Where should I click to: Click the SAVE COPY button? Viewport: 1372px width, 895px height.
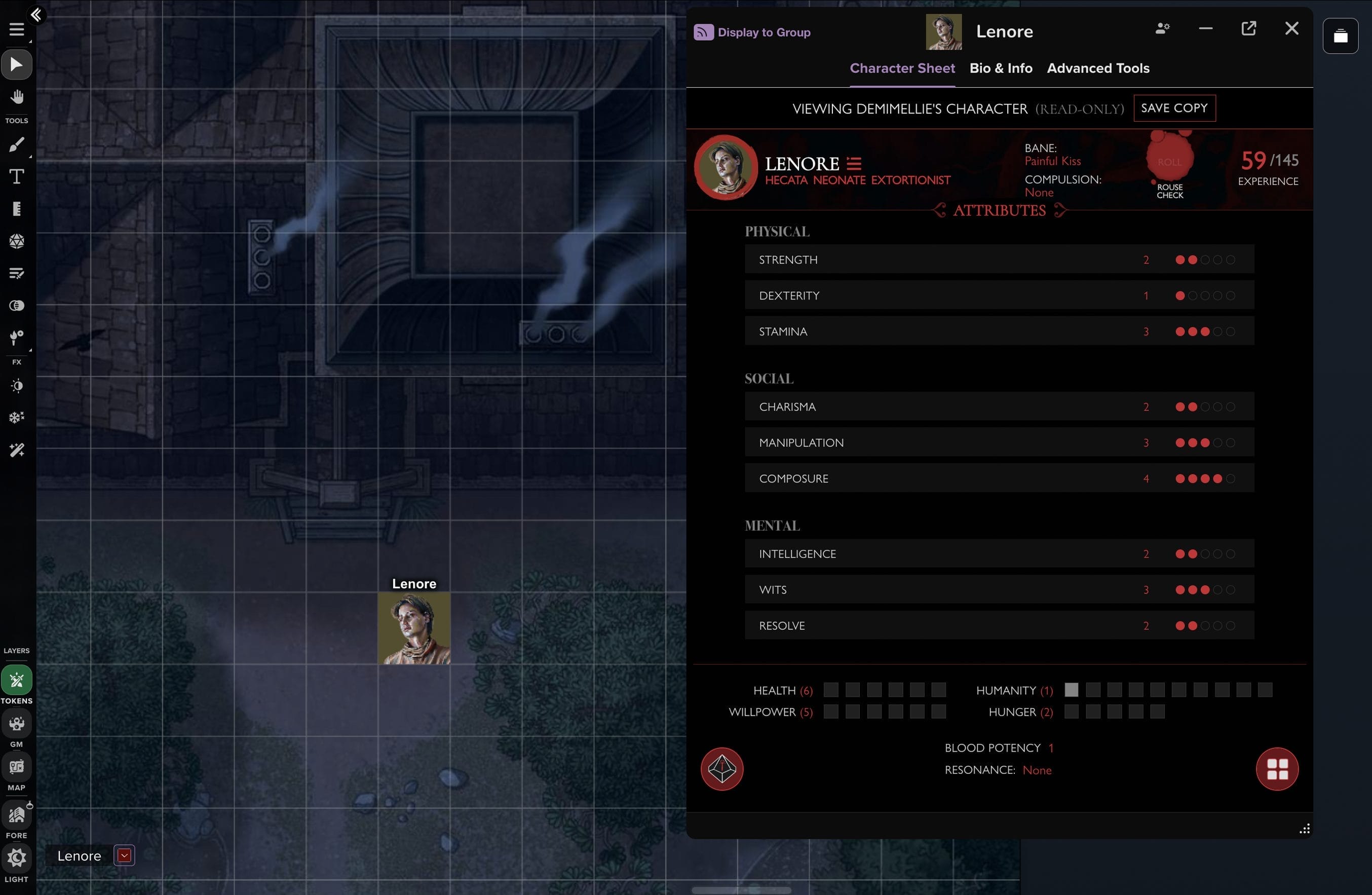point(1174,108)
